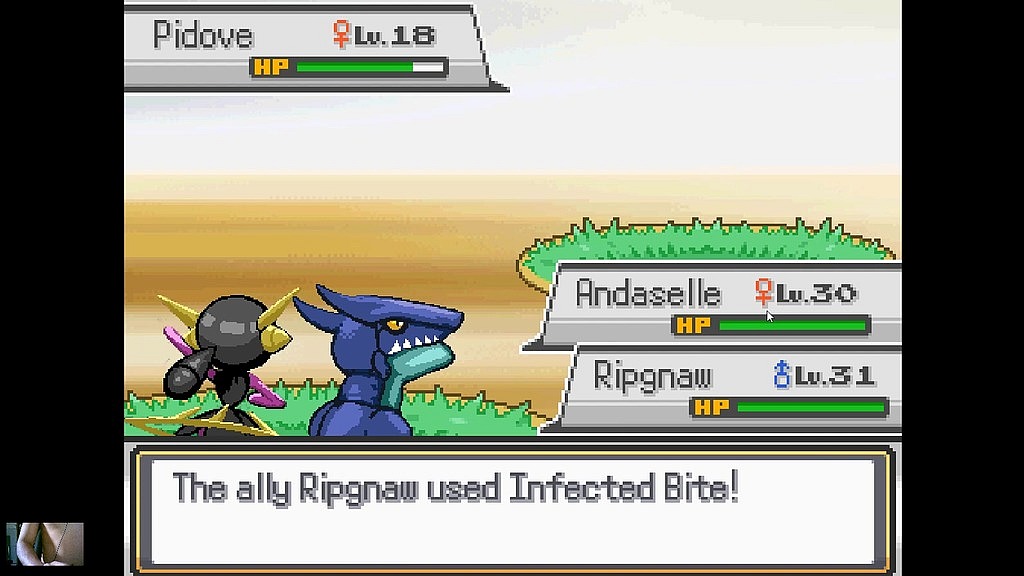Viewport: 1024px width, 576px height.
Task: Click the webcam overlay thumbnail
Action: point(45,544)
